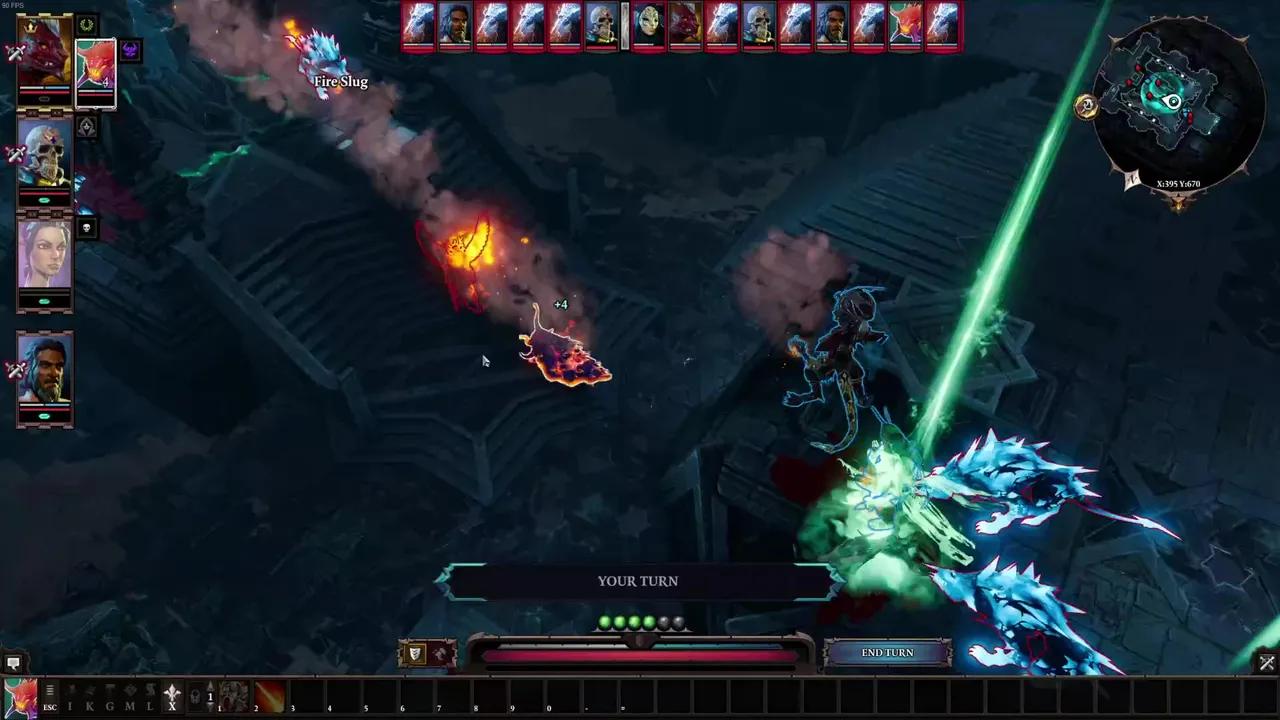Click the crossed tools icon bottom right
1280x720 pixels.
(x=1266, y=663)
